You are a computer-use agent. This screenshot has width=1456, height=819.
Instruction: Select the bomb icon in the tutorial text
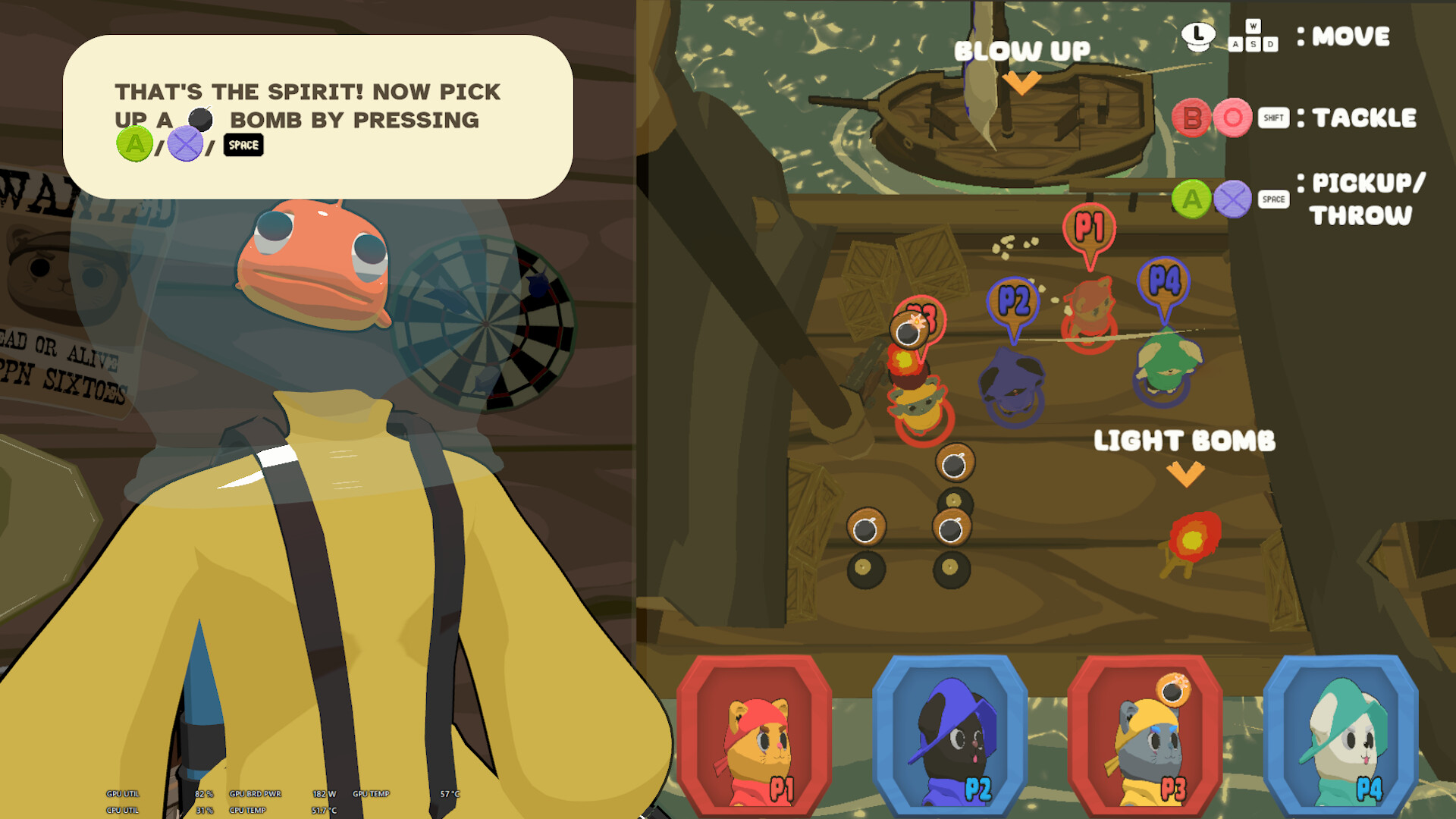pos(199,119)
